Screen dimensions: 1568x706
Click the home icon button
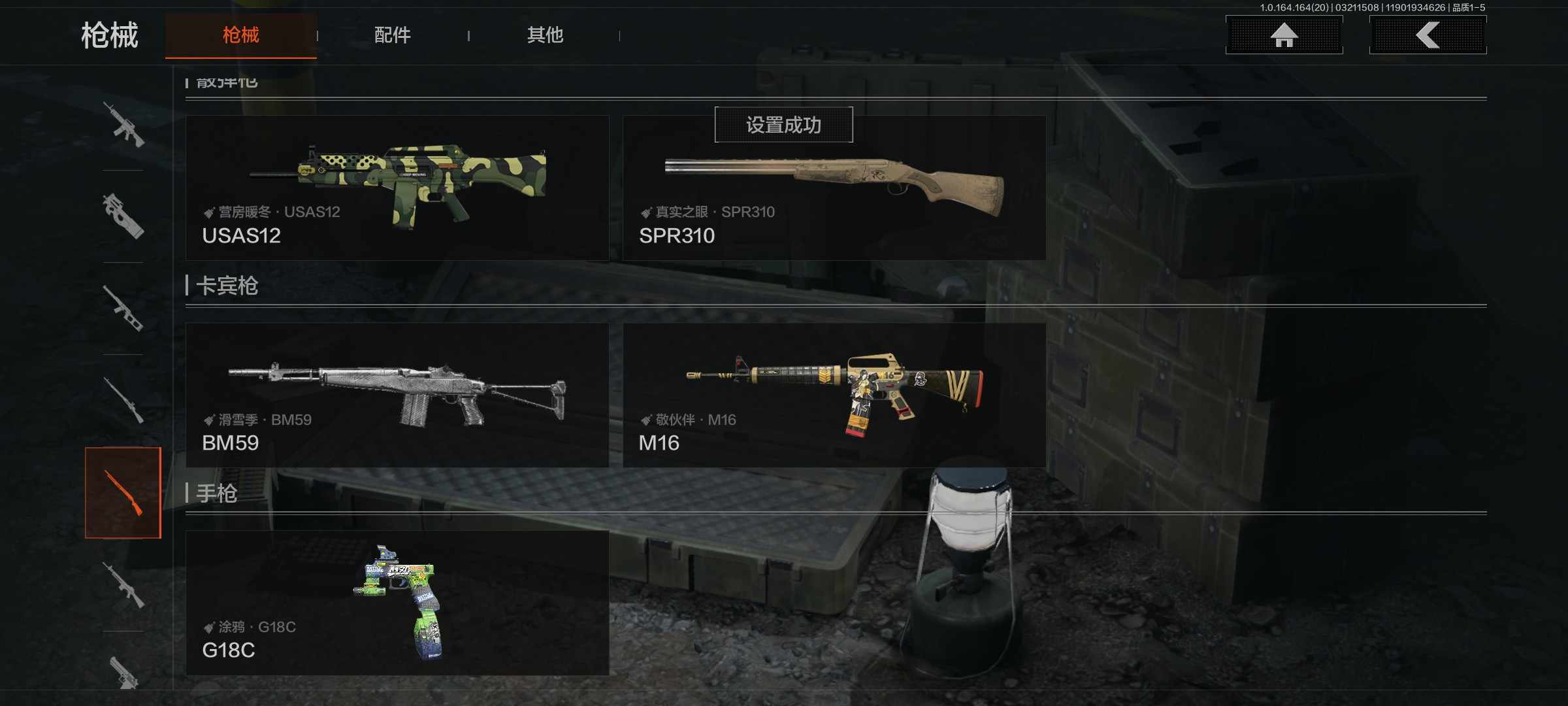click(x=1282, y=36)
